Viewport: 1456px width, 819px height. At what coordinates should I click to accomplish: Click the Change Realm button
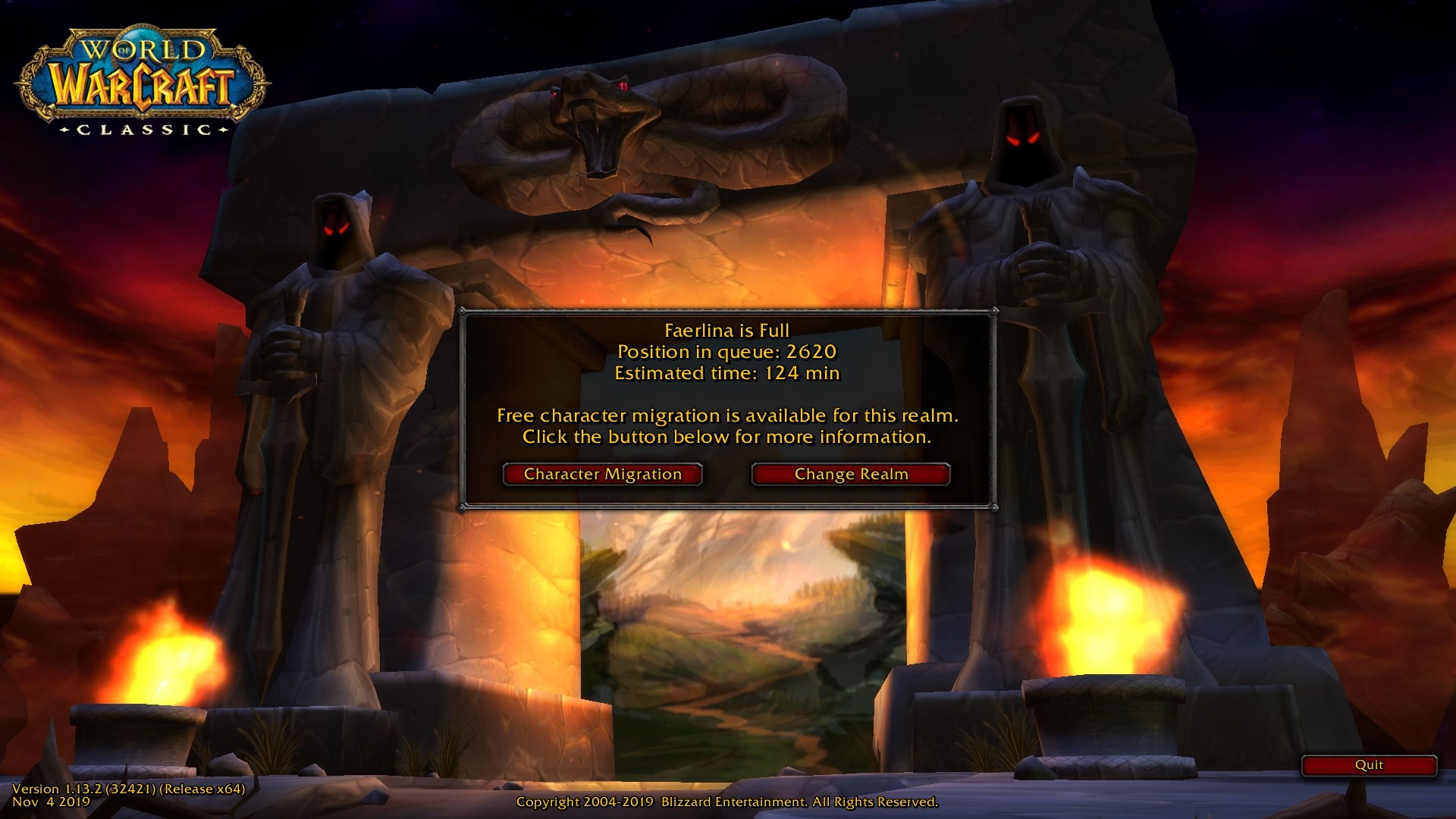tap(849, 473)
